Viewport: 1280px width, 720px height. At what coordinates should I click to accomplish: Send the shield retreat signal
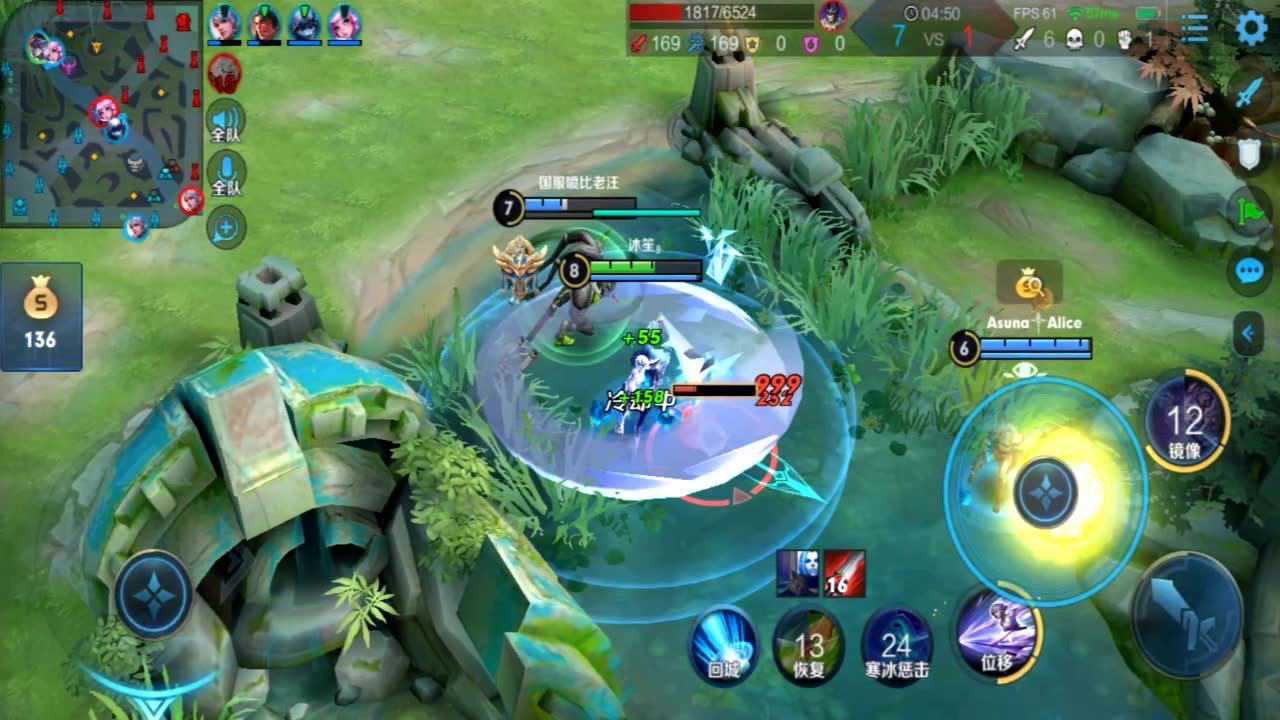(1249, 153)
